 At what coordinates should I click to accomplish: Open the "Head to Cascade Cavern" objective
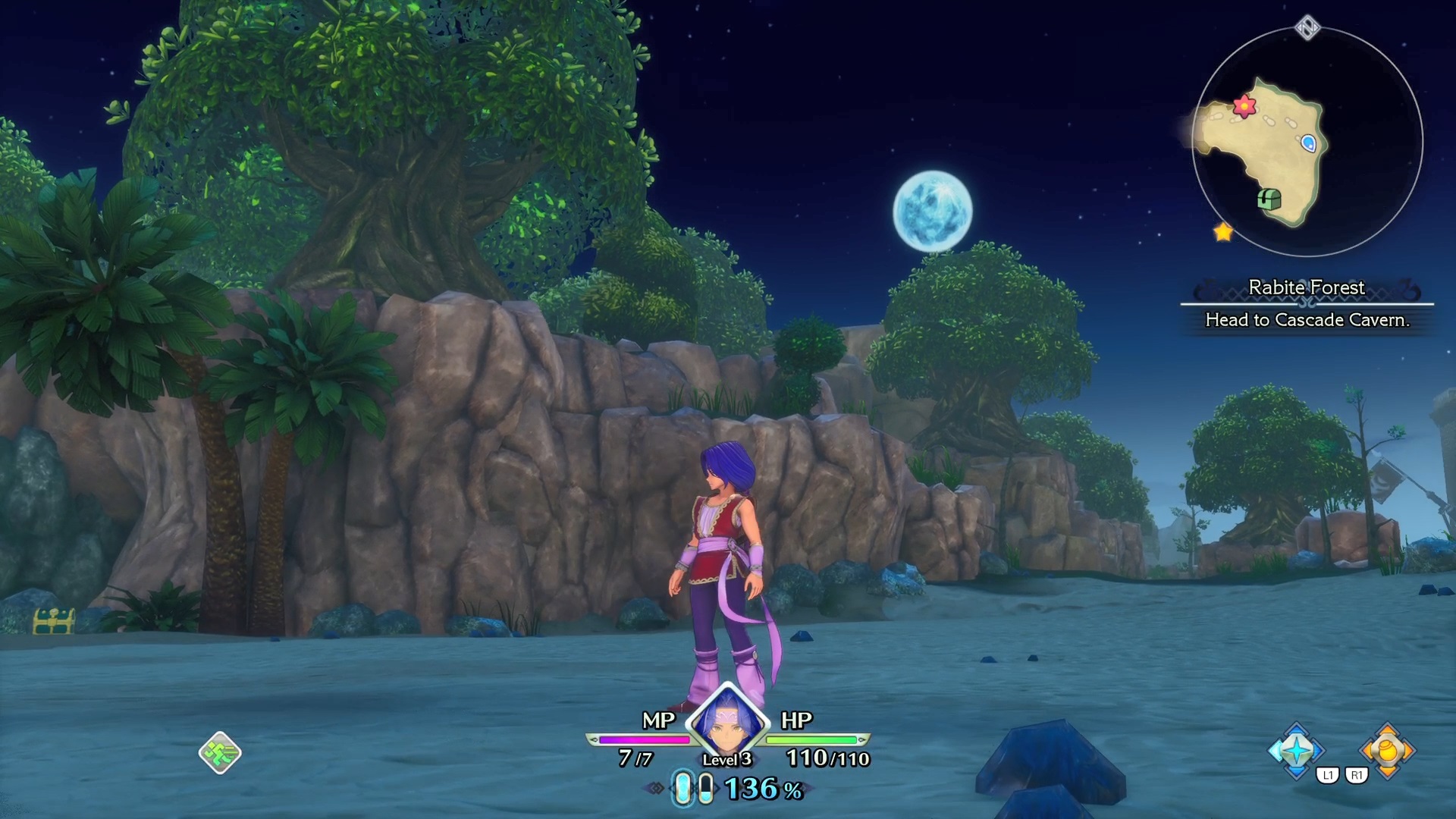pos(1307,320)
